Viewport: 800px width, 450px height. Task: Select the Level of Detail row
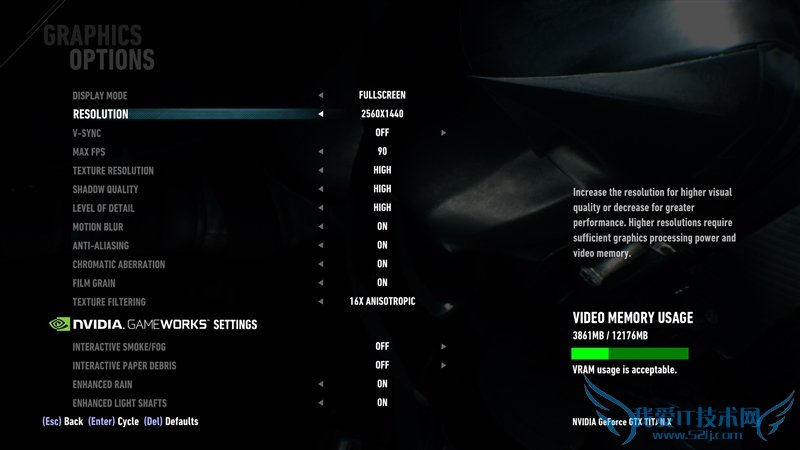[104, 208]
